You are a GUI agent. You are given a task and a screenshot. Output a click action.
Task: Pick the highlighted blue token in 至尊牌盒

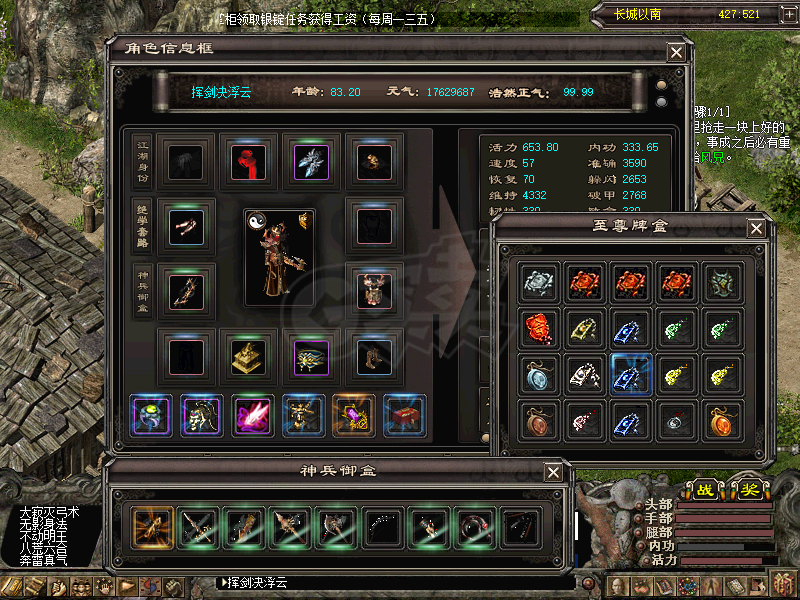[632, 375]
